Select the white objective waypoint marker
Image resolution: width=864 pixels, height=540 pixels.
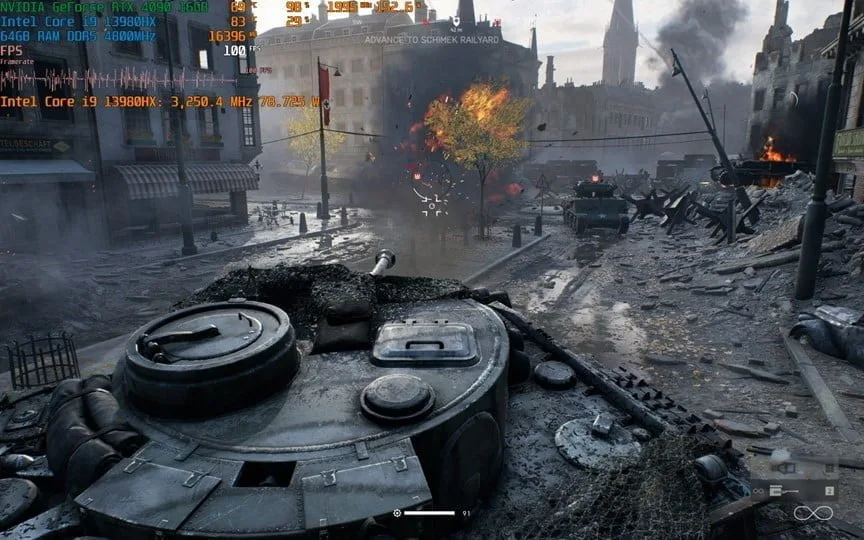click(x=455, y=19)
